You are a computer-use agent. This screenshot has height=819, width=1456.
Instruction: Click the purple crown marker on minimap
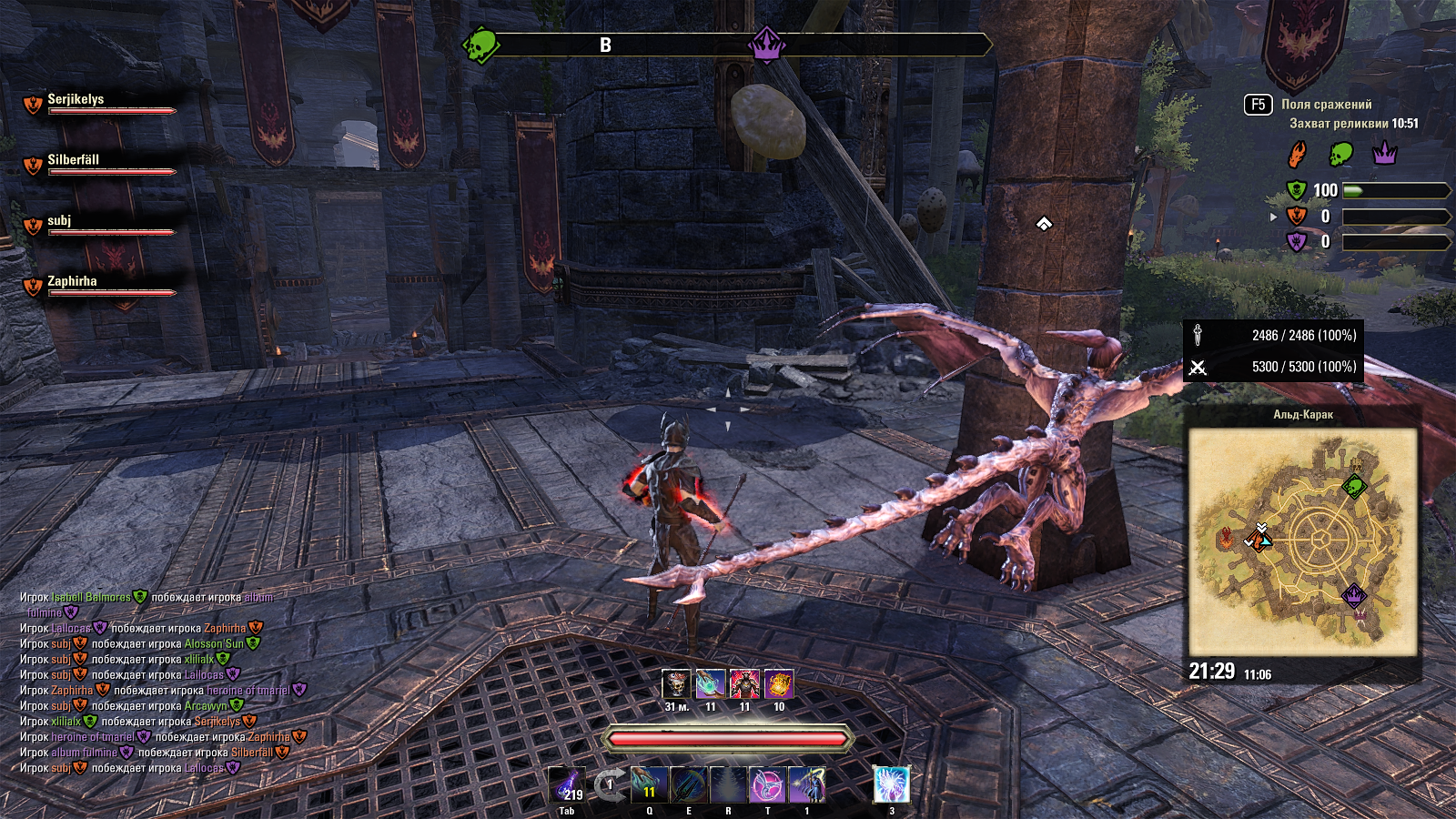tap(1354, 595)
